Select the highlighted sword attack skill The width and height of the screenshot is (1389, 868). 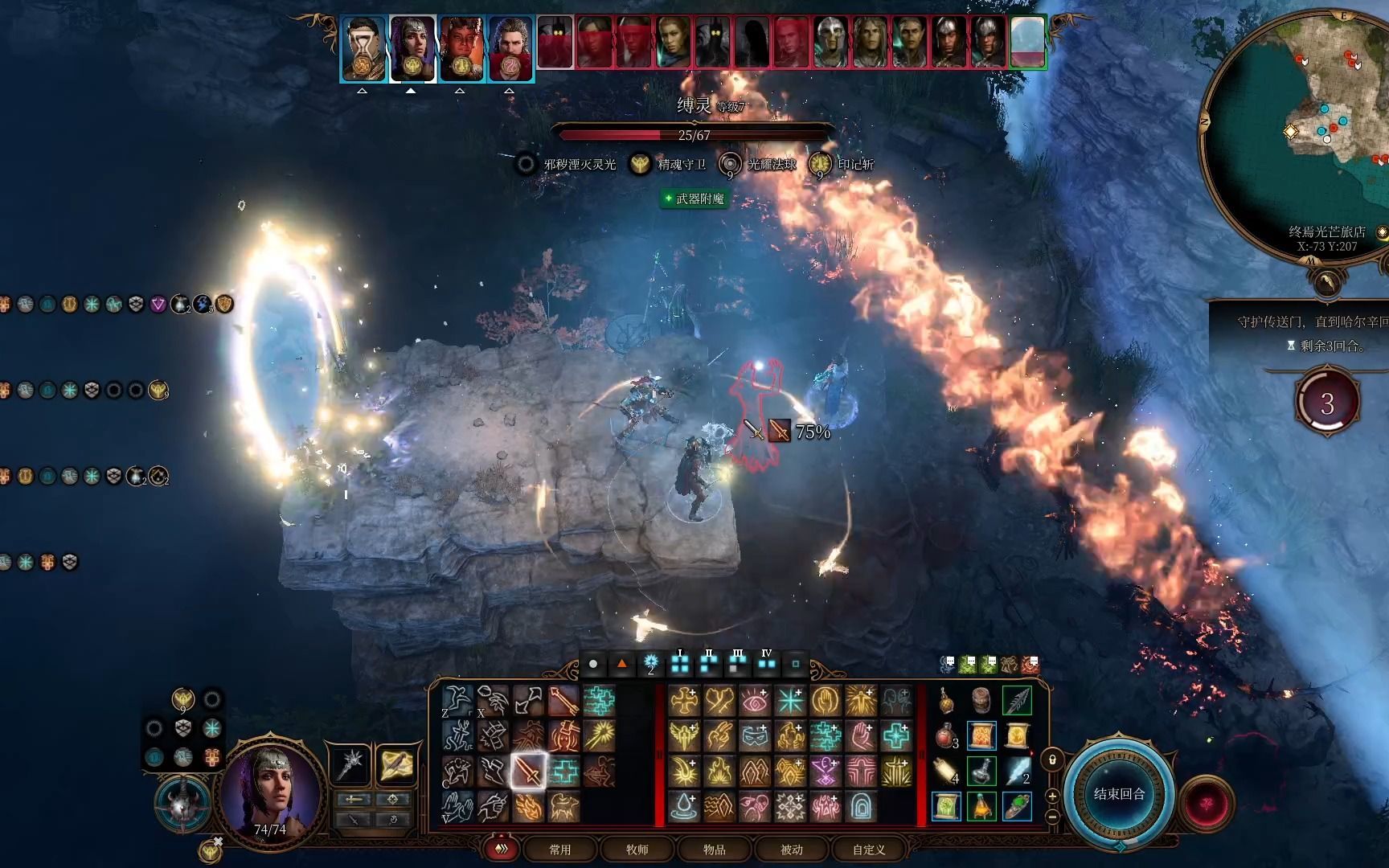click(528, 772)
